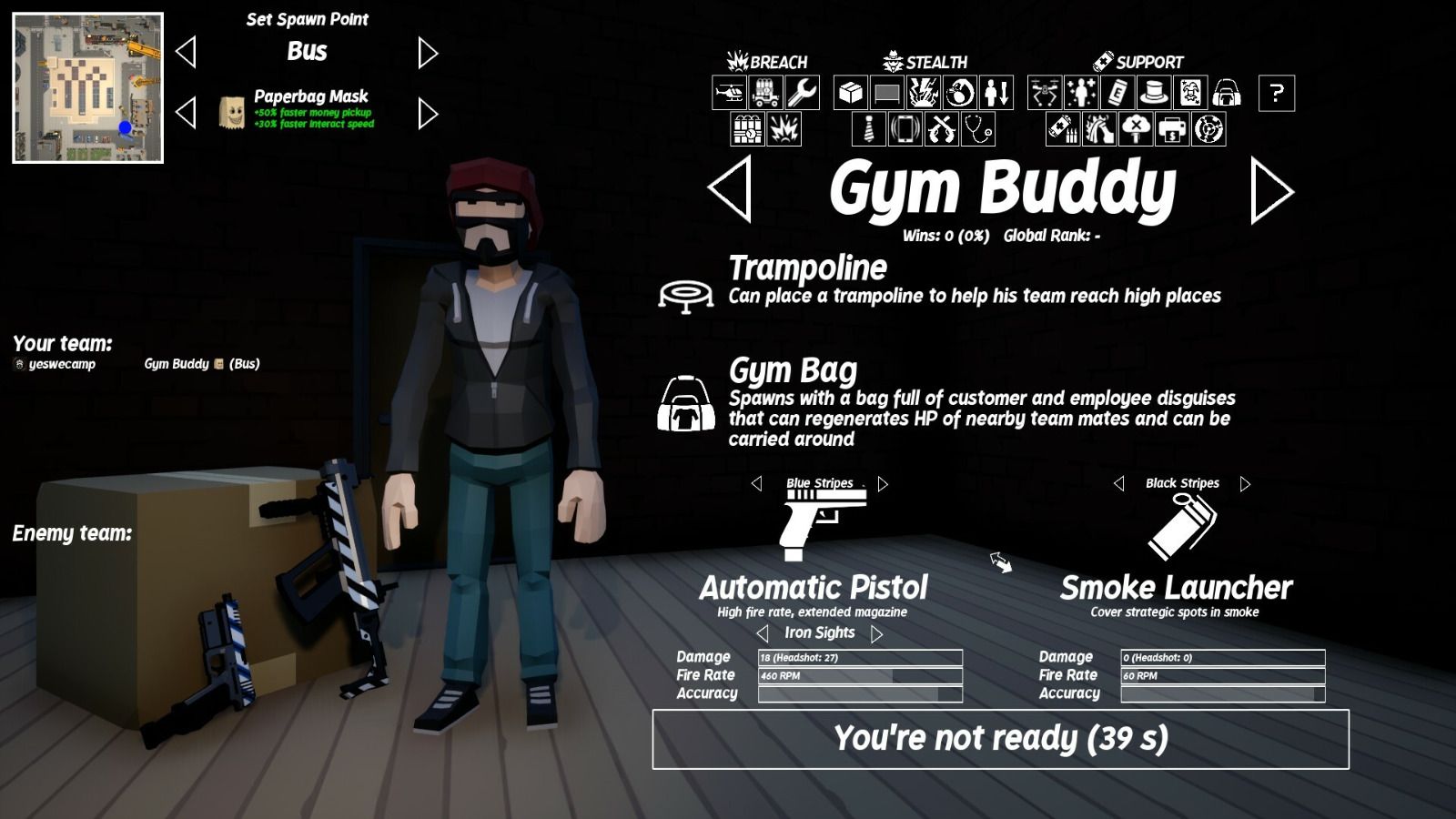Change Smoke Launcher skin from Black Stripes
Viewport: 1456px width, 819px height.
tap(1246, 483)
